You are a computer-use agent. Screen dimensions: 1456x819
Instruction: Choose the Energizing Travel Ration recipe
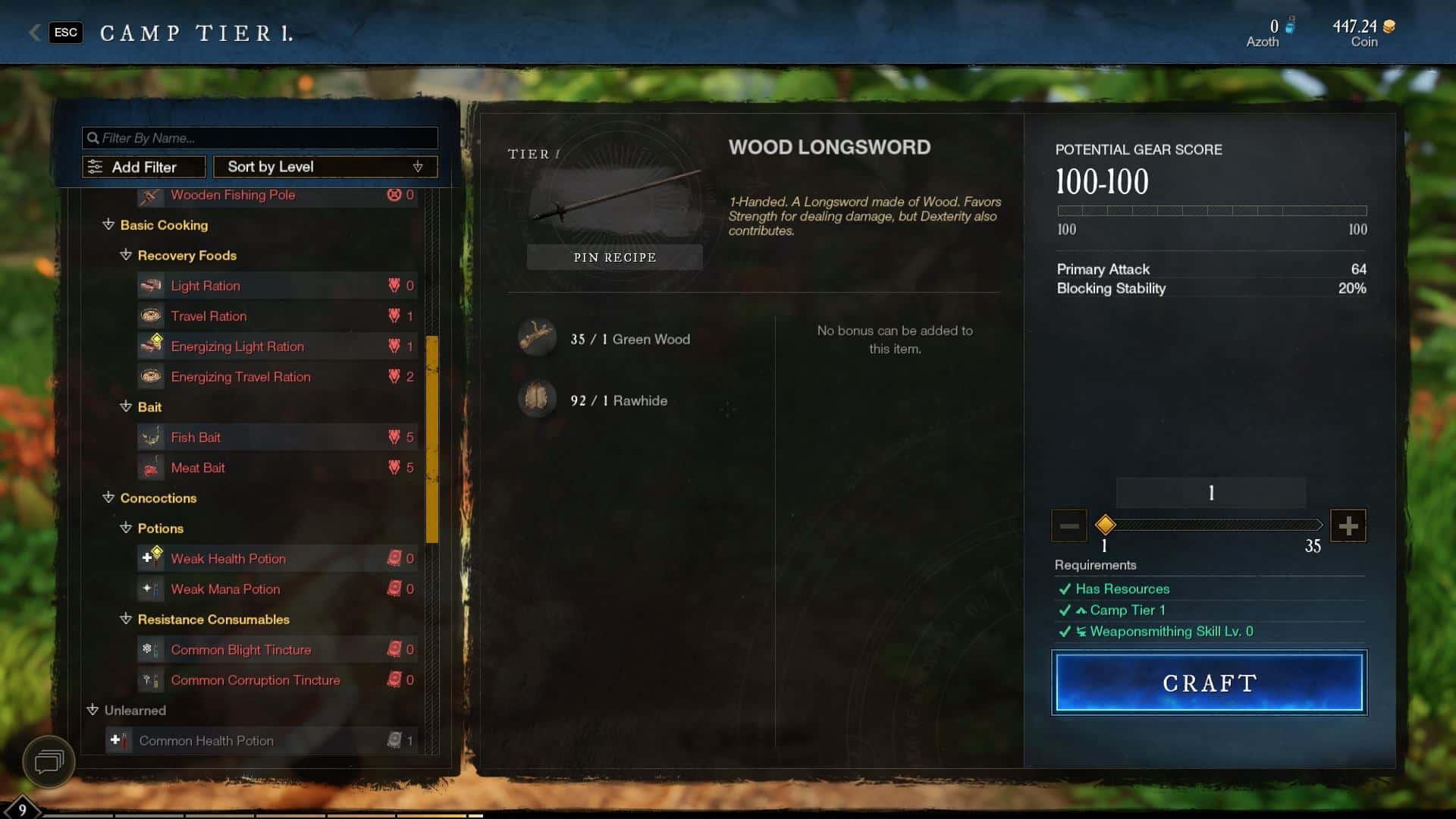[x=240, y=377]
